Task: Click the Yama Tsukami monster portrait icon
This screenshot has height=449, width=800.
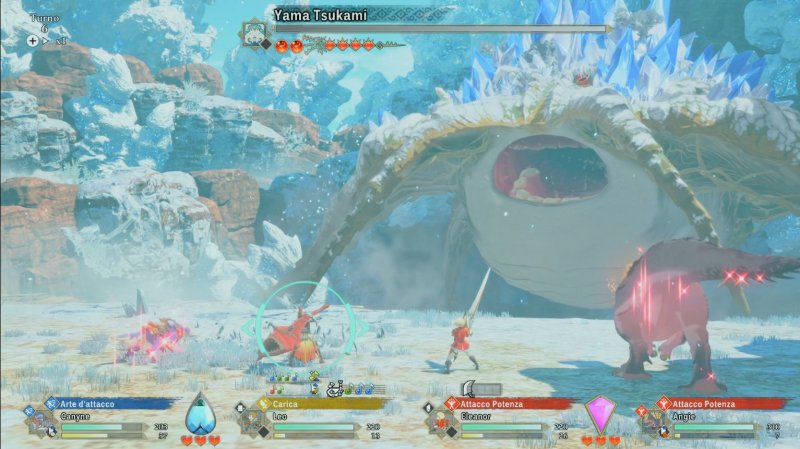Action: [254, 31]
